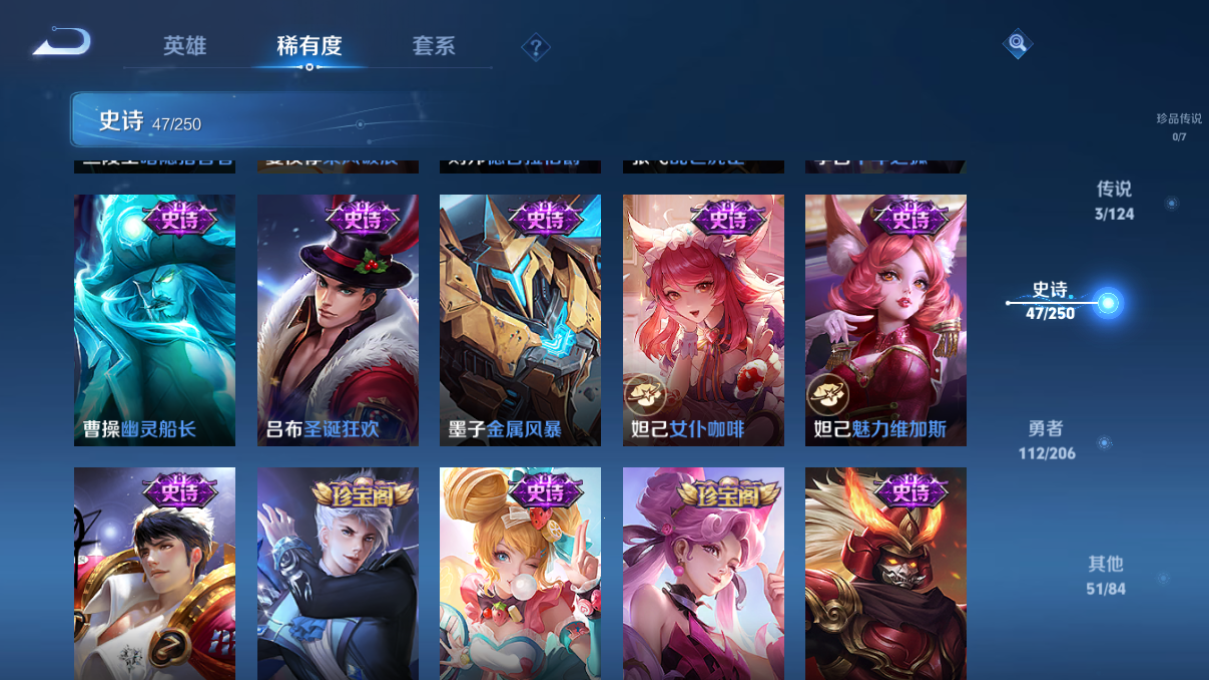The width and height of the screenshot is (1209, 680).
Task: Switch to the 英雄 tab
Action: pyautogui.click(x=185, y=46)
